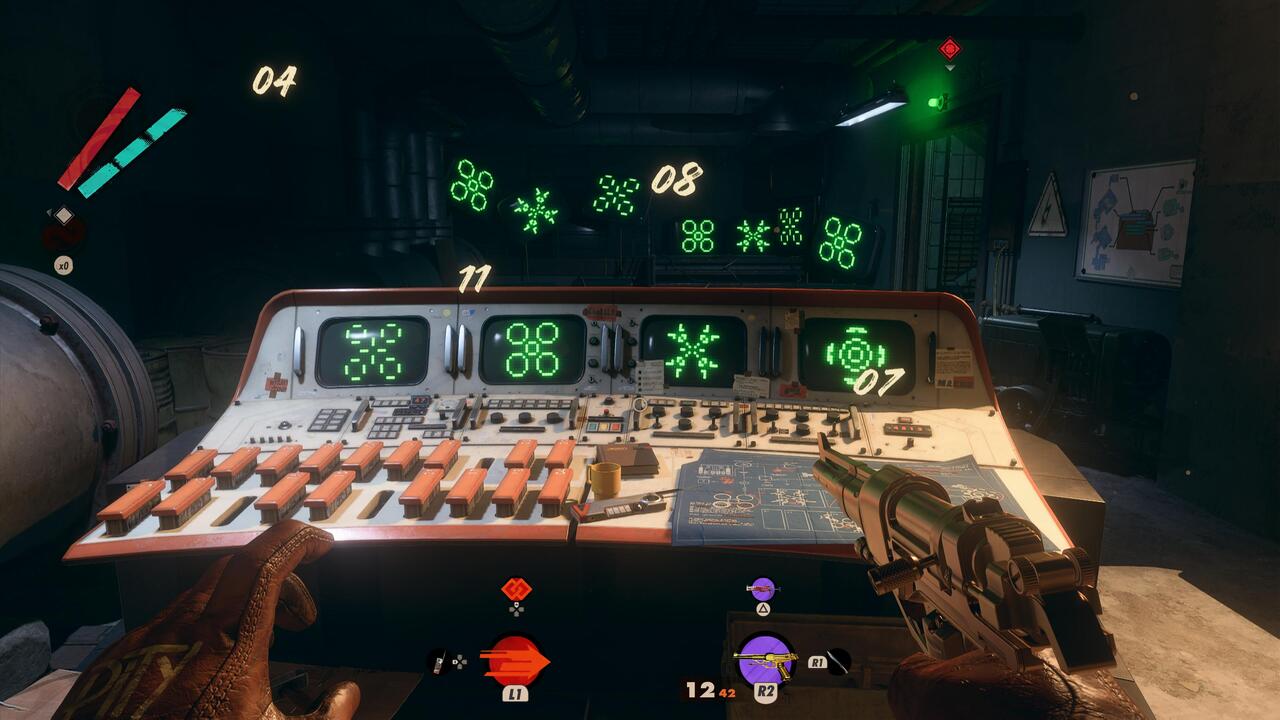Click the equipped slab icon above the d-pad
This screenshot has width=1280, height=720.
(x=516, y=588)
